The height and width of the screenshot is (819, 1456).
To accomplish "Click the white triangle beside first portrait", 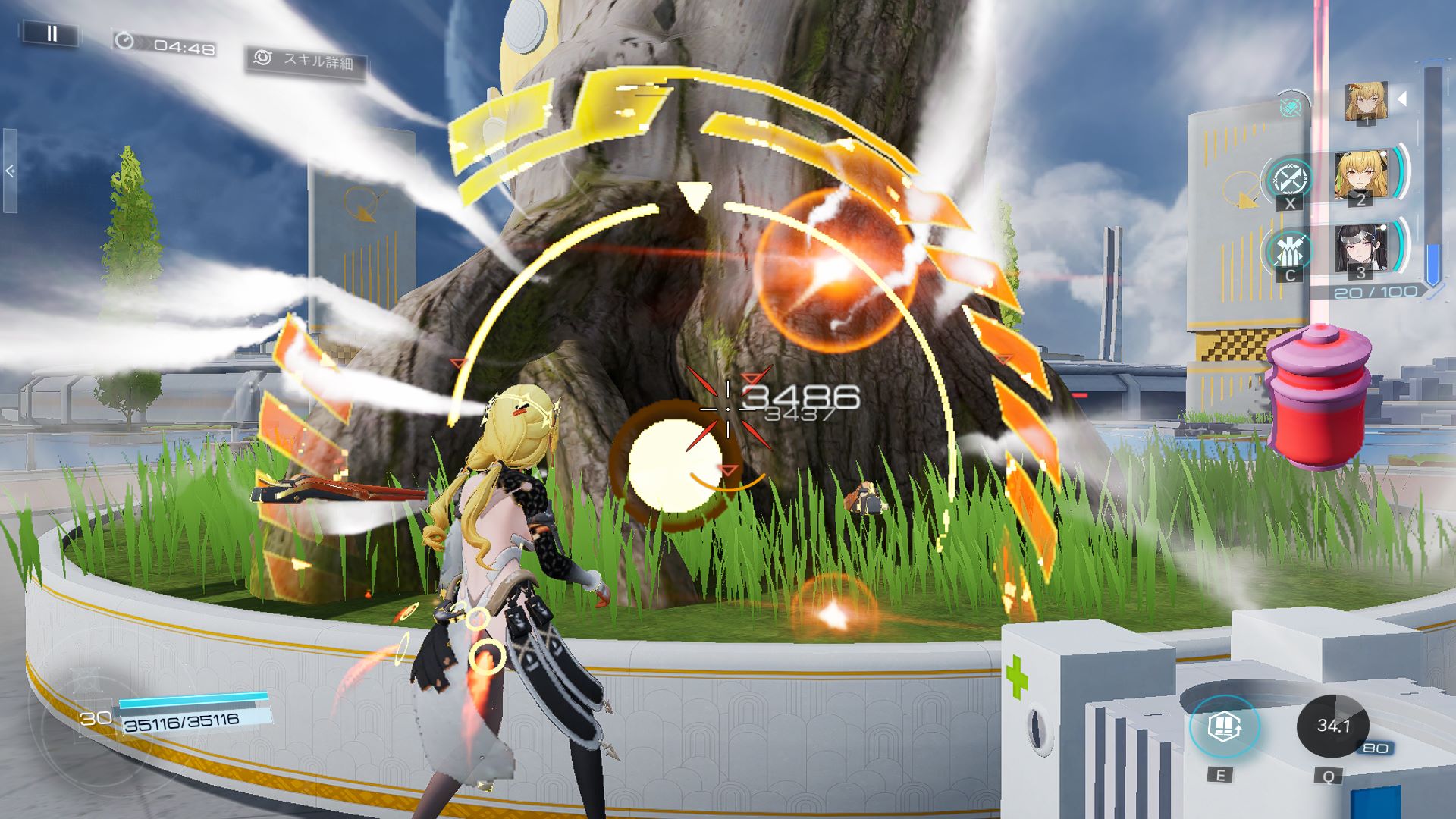I will 1402,99.
